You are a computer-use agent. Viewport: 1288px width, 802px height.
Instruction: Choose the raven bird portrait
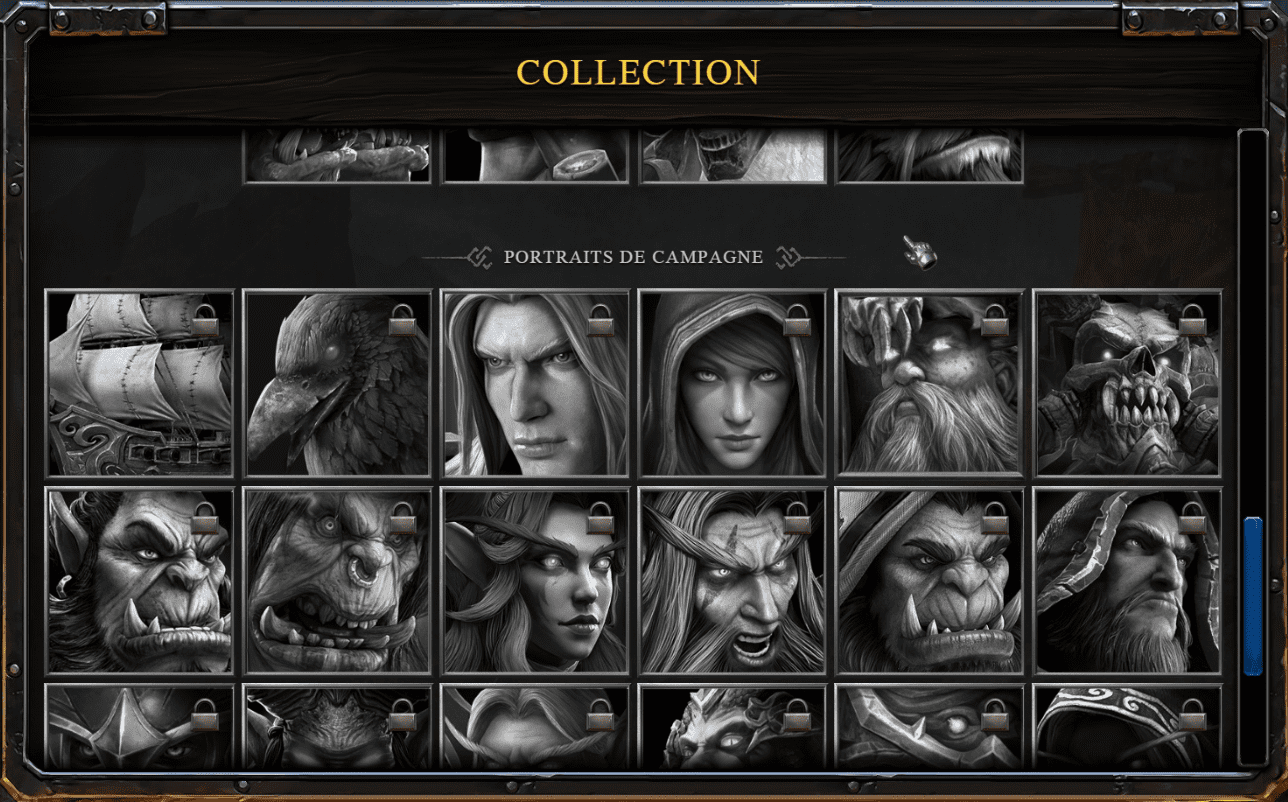tap(337, 383)
